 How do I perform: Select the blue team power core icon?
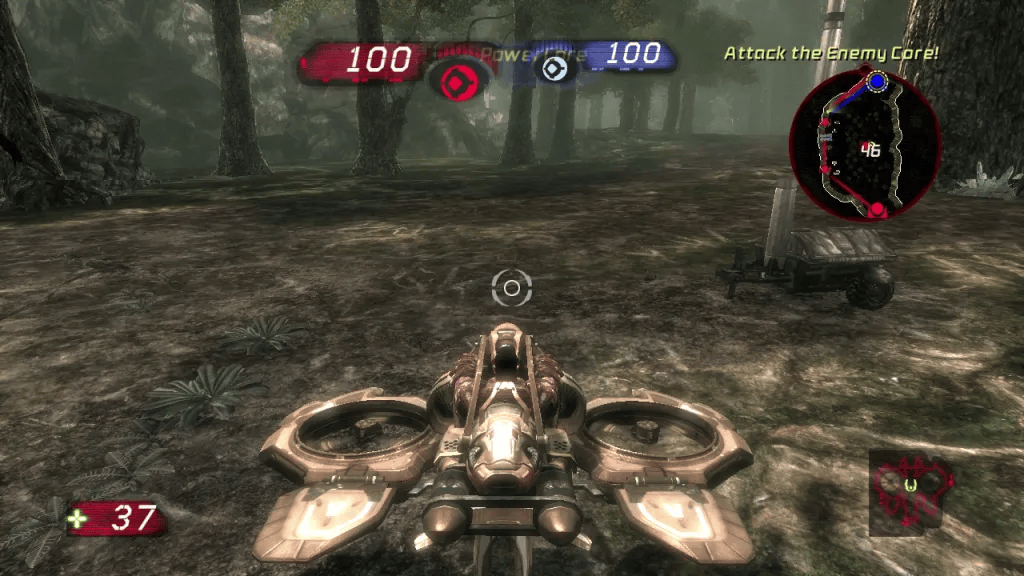(x=550, y=67)
